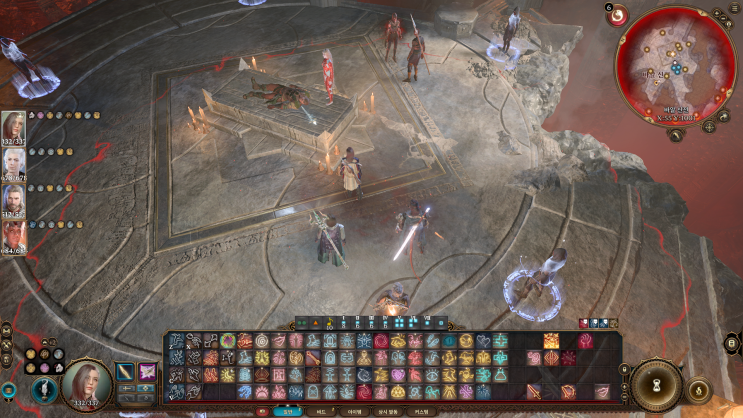Select the melee weapon set slot
The image size is (743, 418).
coord(125,372)
